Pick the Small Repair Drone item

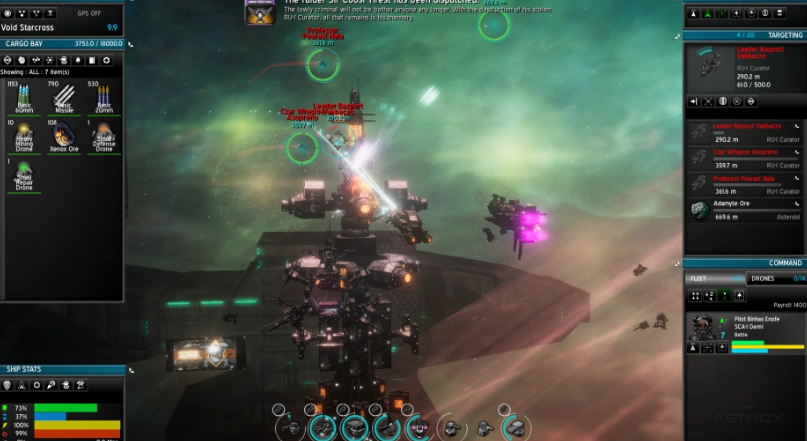tap(20, 175)
